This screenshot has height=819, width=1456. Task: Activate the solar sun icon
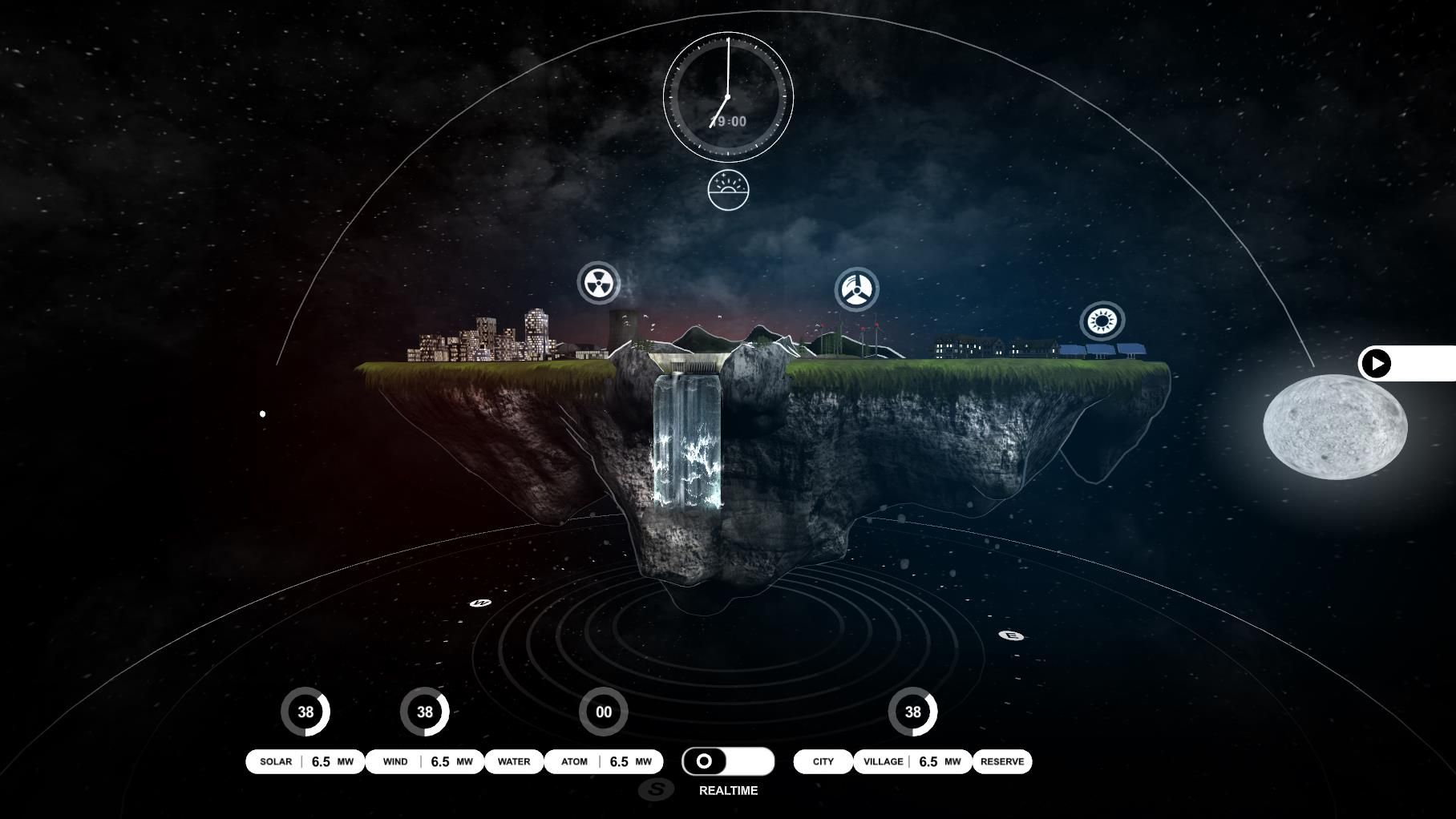click(x=1102, y=321)
